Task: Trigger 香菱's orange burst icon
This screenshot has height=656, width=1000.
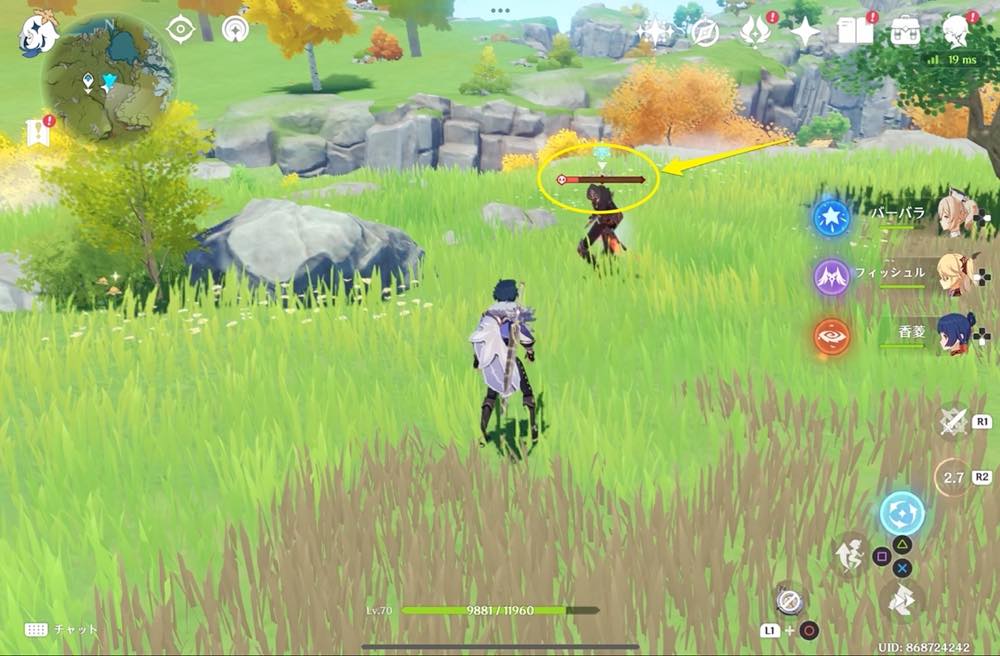Action: pos(831,336)
